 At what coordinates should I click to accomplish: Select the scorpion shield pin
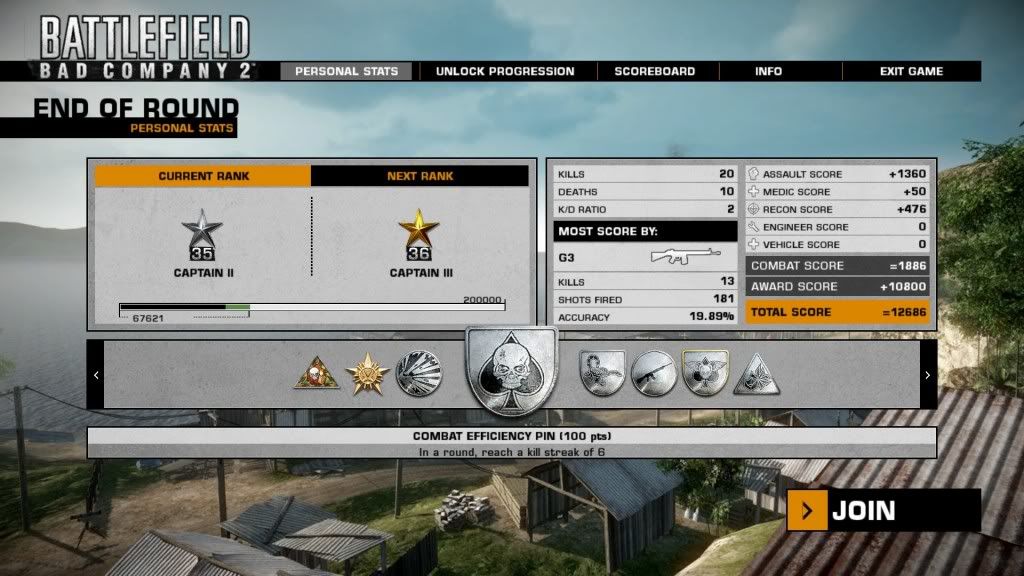(602, 374)
